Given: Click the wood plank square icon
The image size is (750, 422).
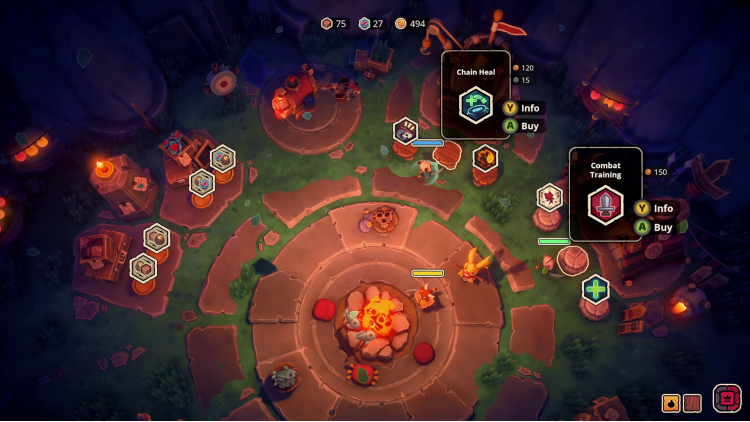Looking at the screenshot, I should click(x=692, y=403).
